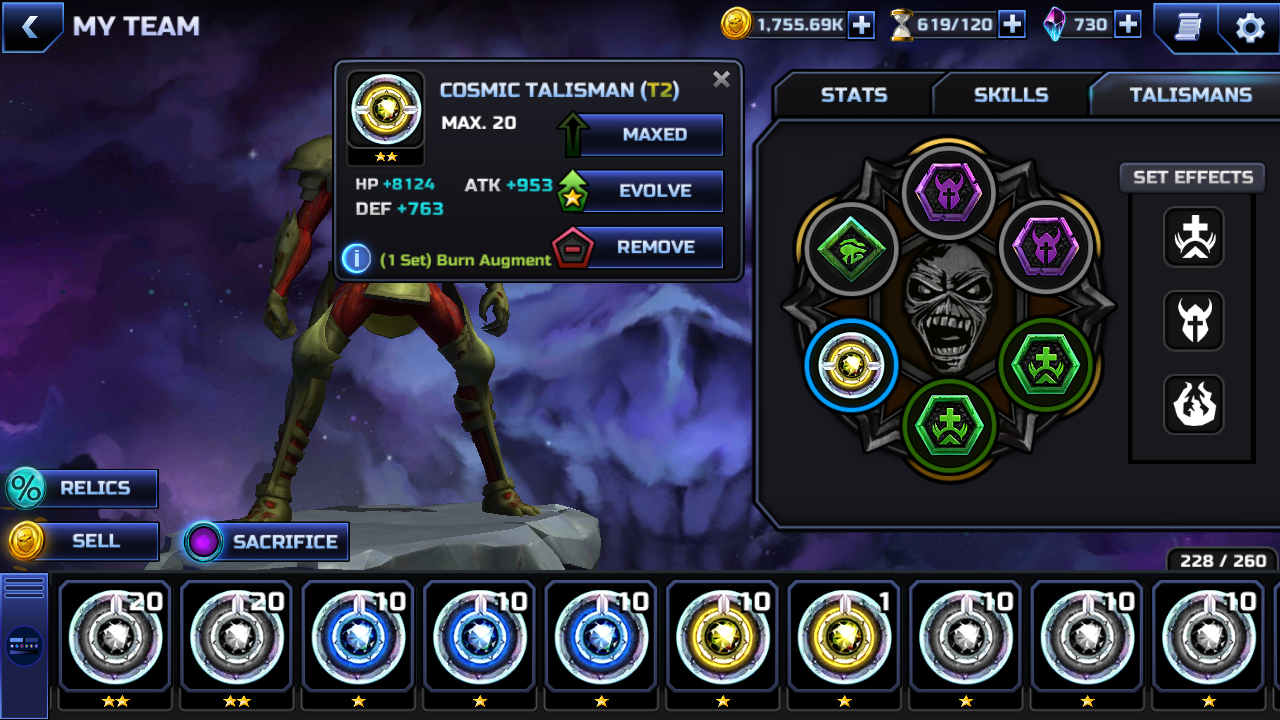The height and width of the screenshot is (720, 1280).
Task: Close the Cosmic Talisman popup
Action: click(x=721, y=80)
